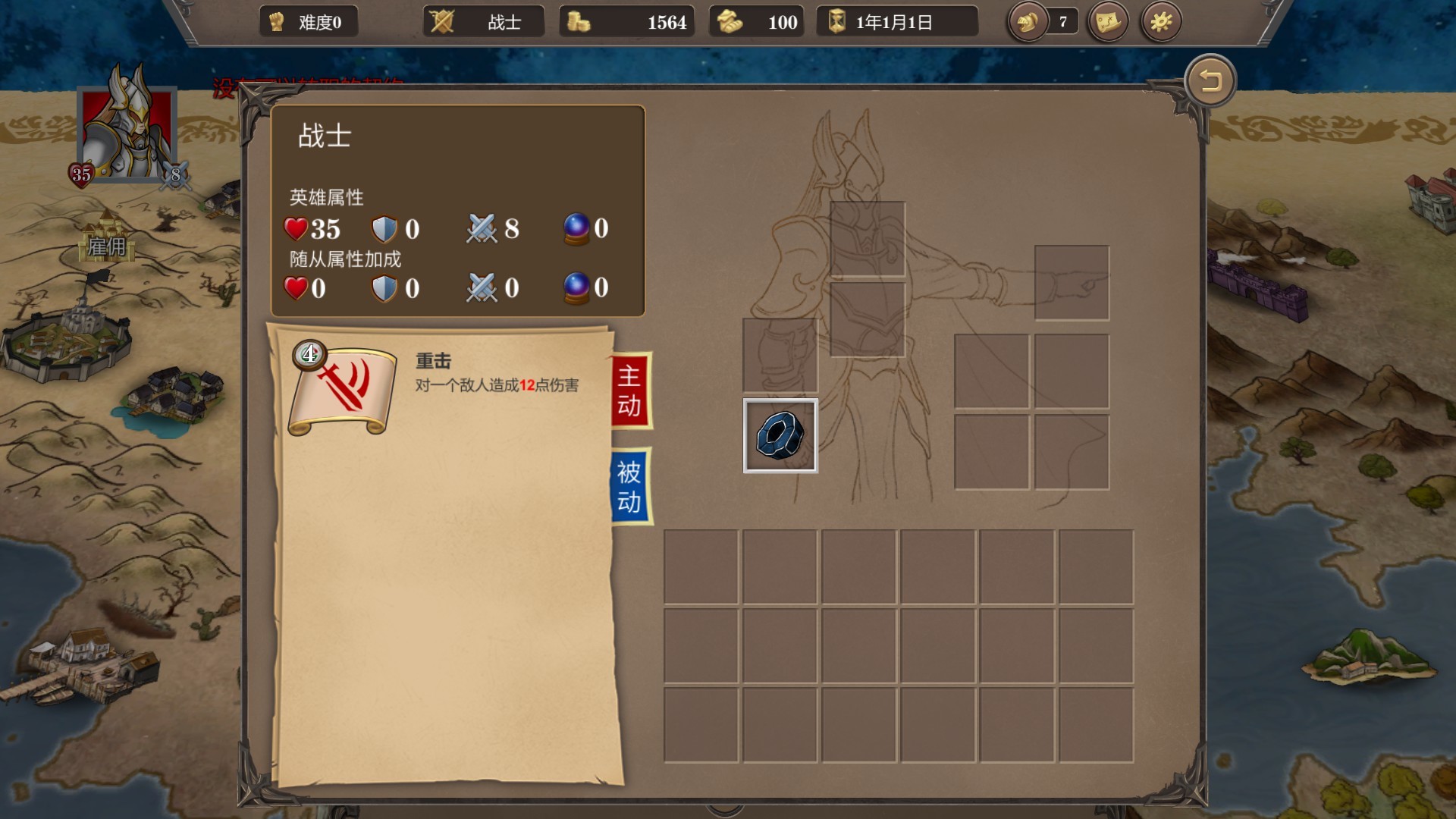Click the heart icon showing 35 health
The width and height of the screenshot is (1456, 819).
tap(295, 229)
